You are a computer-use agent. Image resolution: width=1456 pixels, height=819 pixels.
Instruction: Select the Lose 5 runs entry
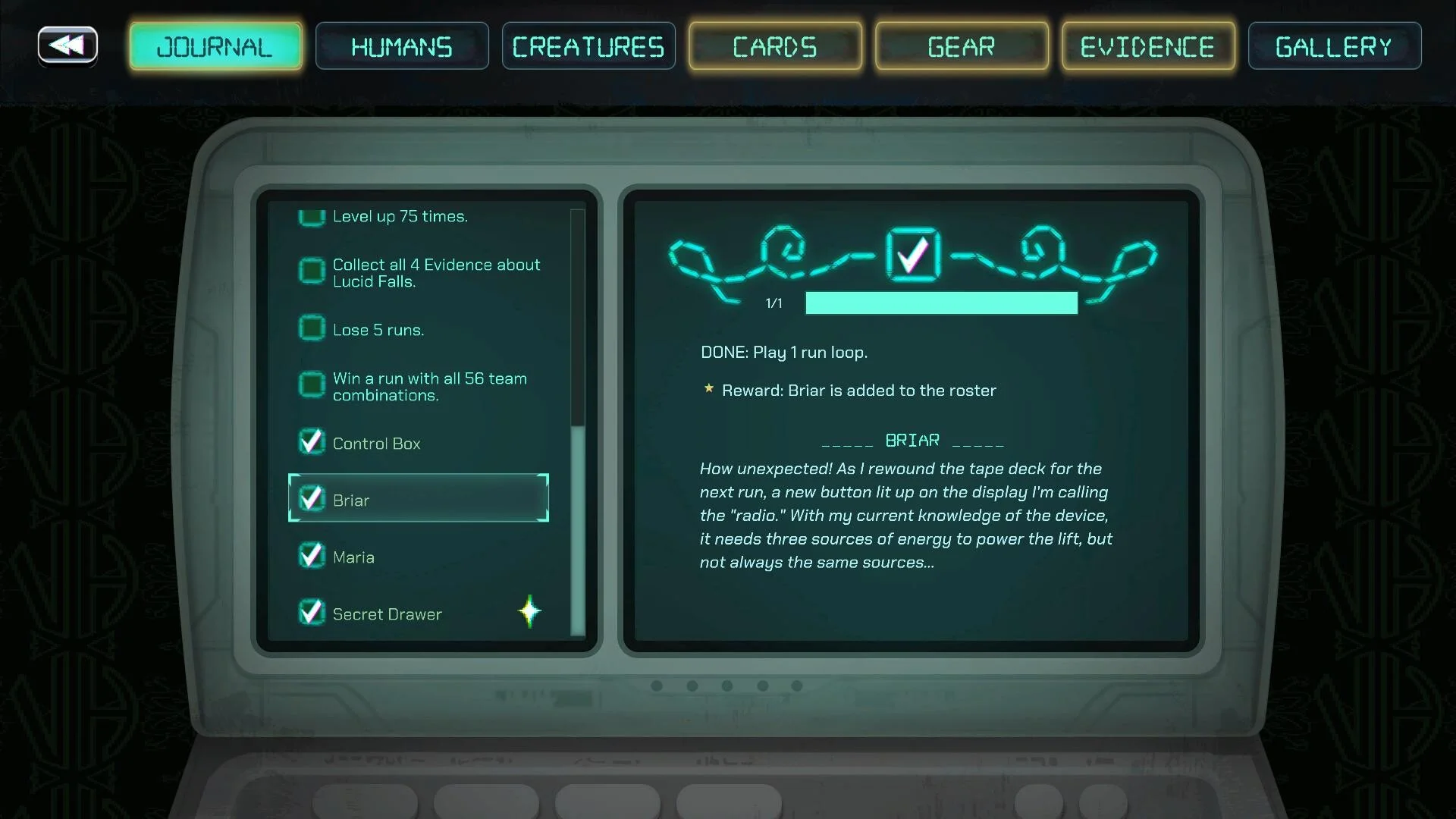click(x=378, y=330)
